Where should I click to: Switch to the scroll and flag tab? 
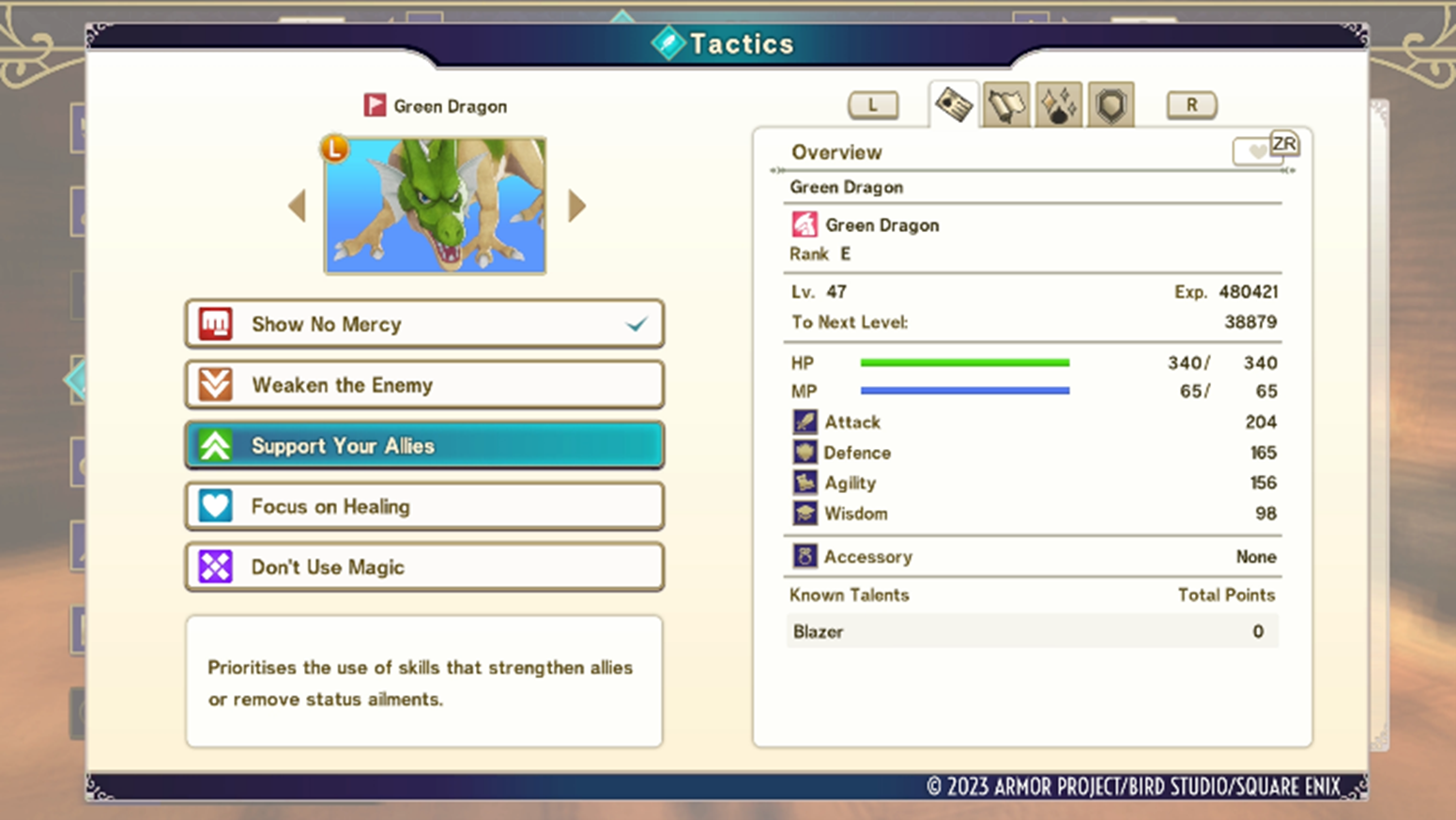1006,105
